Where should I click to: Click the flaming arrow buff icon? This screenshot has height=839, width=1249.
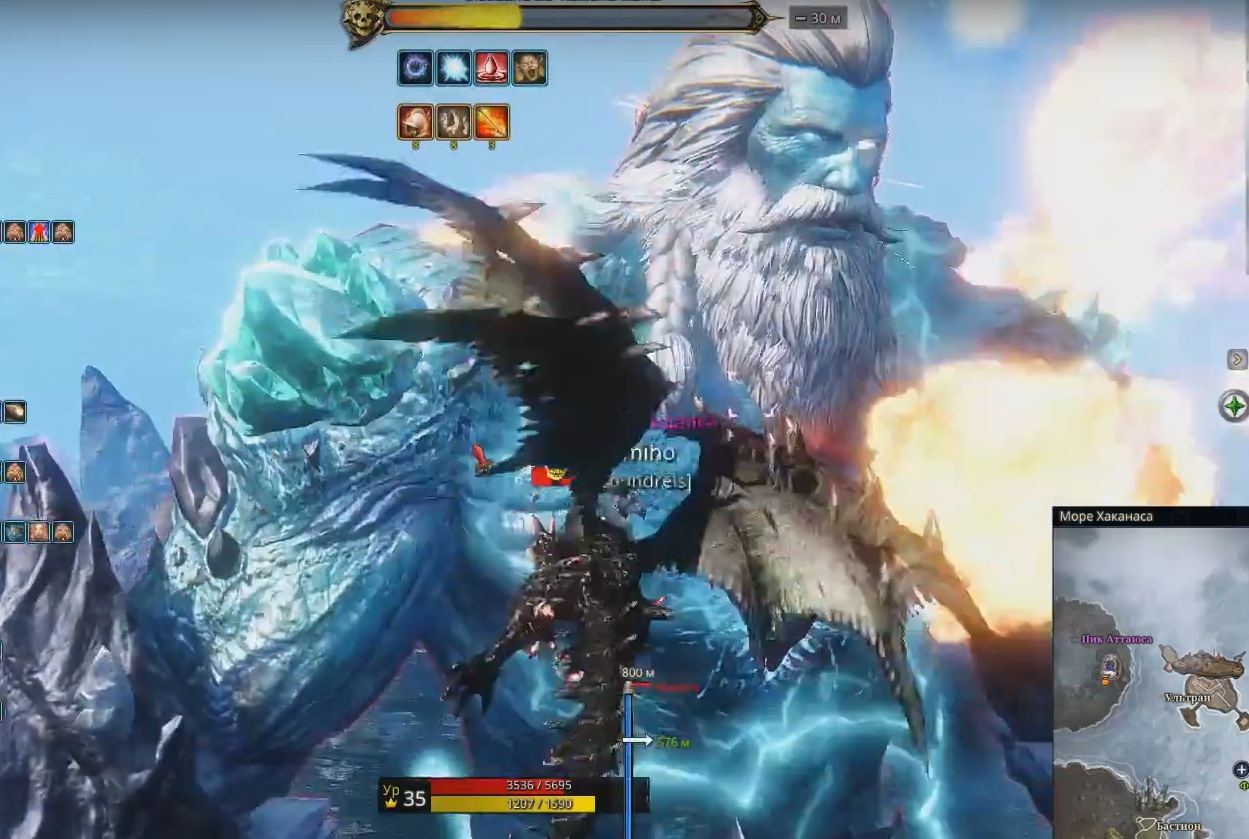click(492, 122)
